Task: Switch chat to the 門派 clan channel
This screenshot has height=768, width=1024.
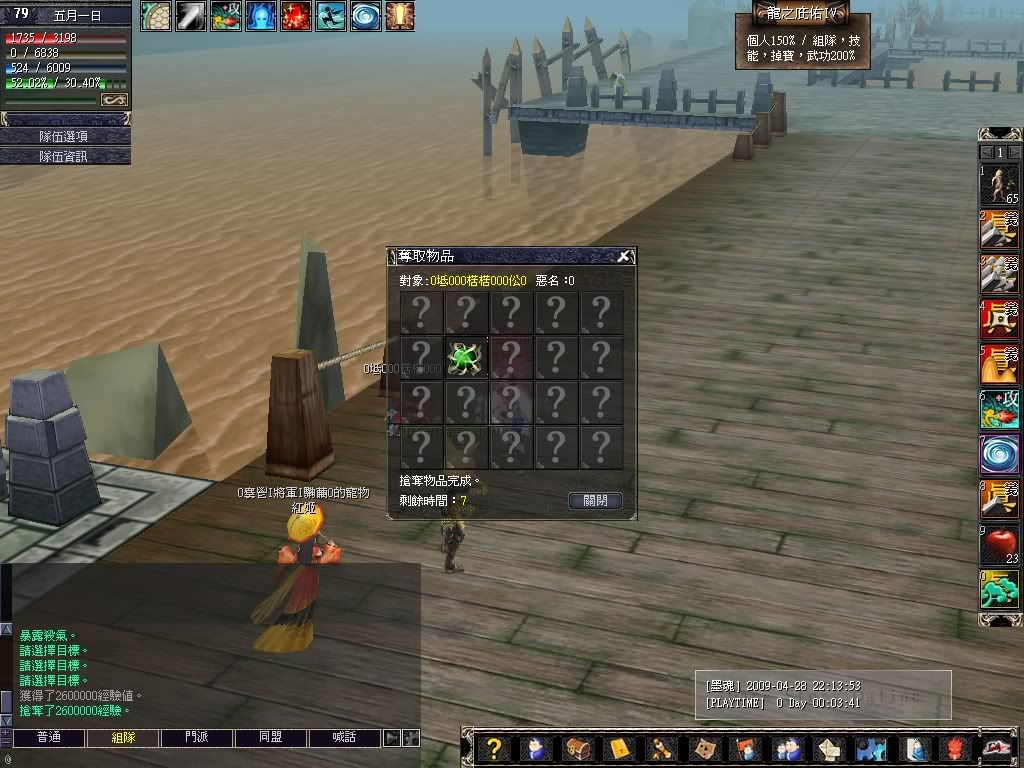Action: [x=197, y=738]
